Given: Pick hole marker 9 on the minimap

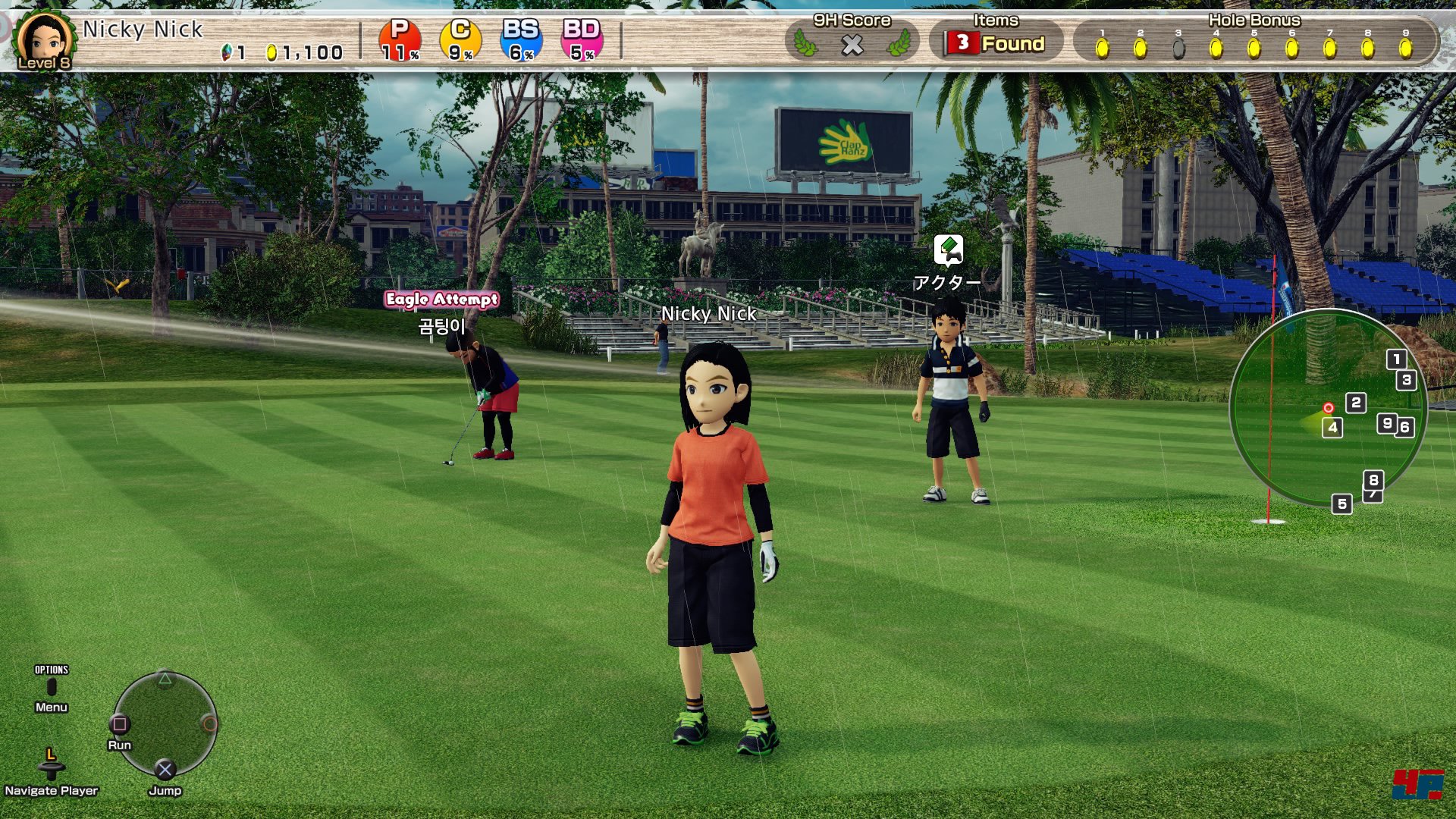Looking at the screenshot, I should 1387,423.
